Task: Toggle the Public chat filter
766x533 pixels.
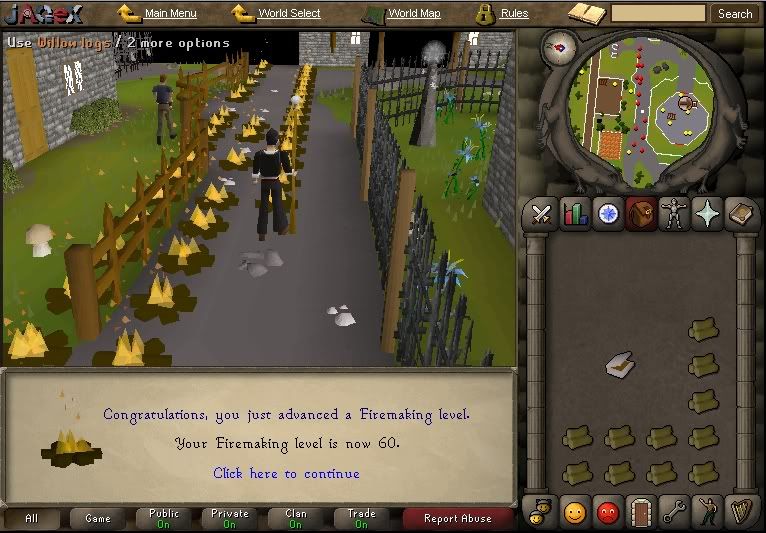Action: pyautogui.click(x=164, y=518)
